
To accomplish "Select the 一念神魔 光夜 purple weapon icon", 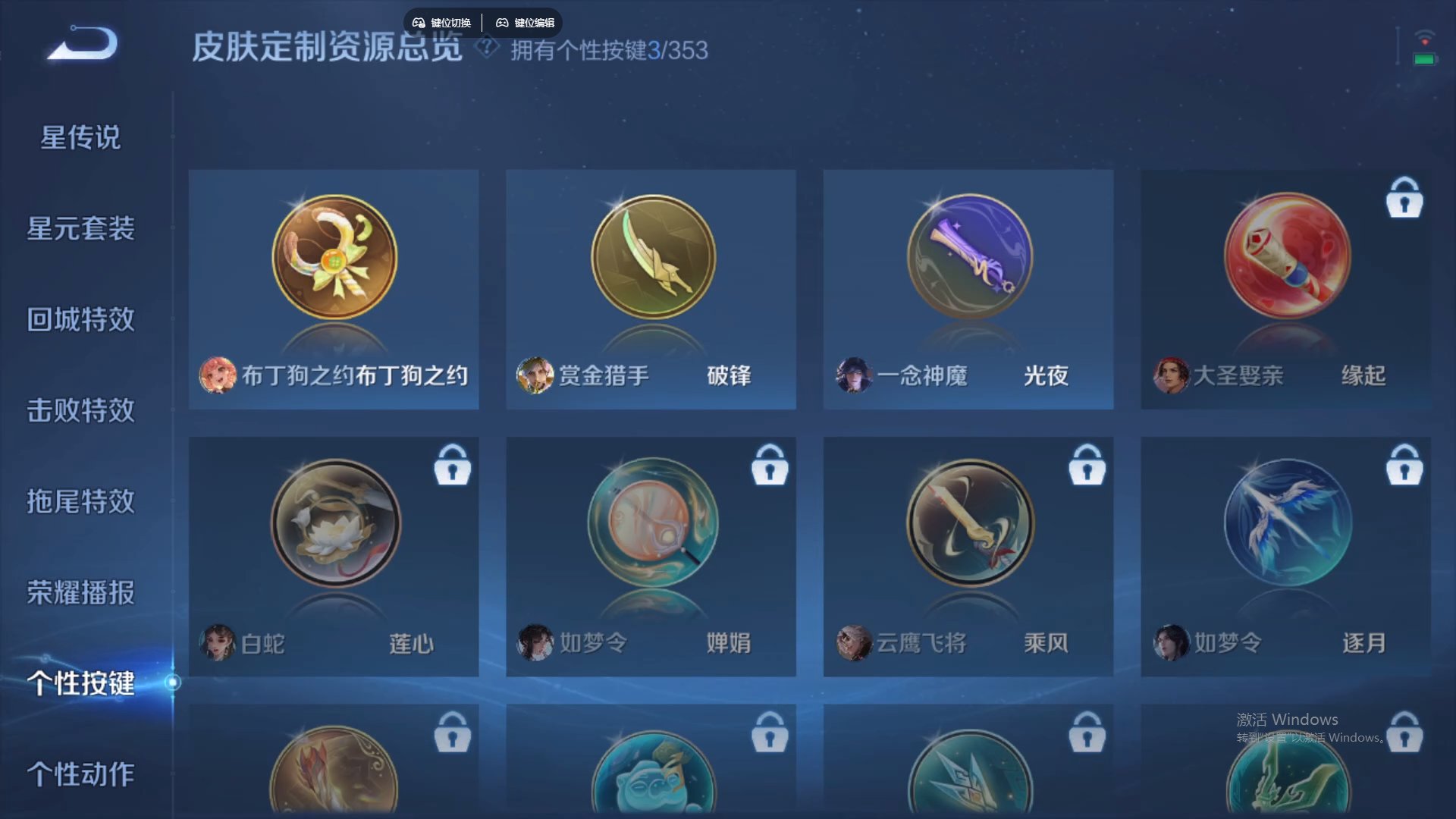I will point(968,256).
